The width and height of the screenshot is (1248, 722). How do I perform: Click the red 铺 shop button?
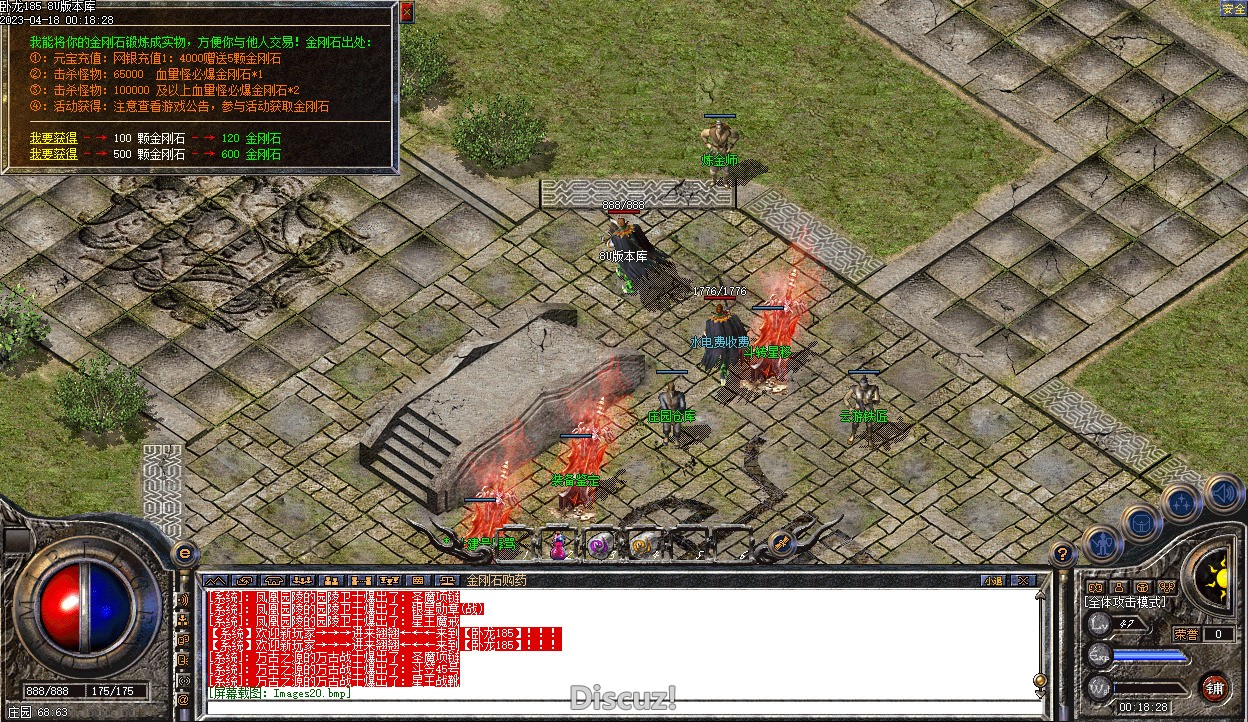pyautogui.click(x=1214, y=687)
